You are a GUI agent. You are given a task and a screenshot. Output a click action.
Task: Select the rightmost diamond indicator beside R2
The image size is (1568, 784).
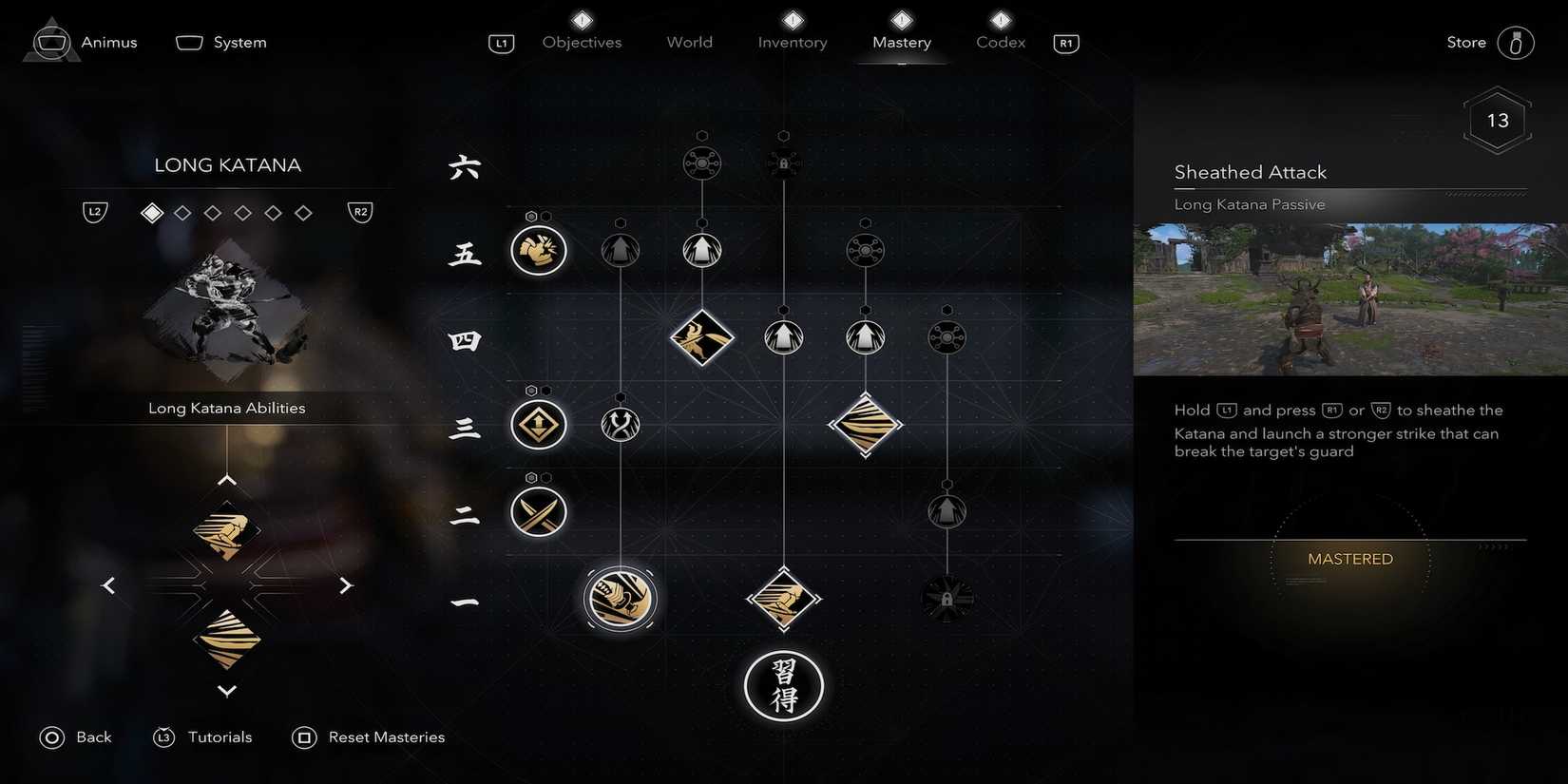304,212
